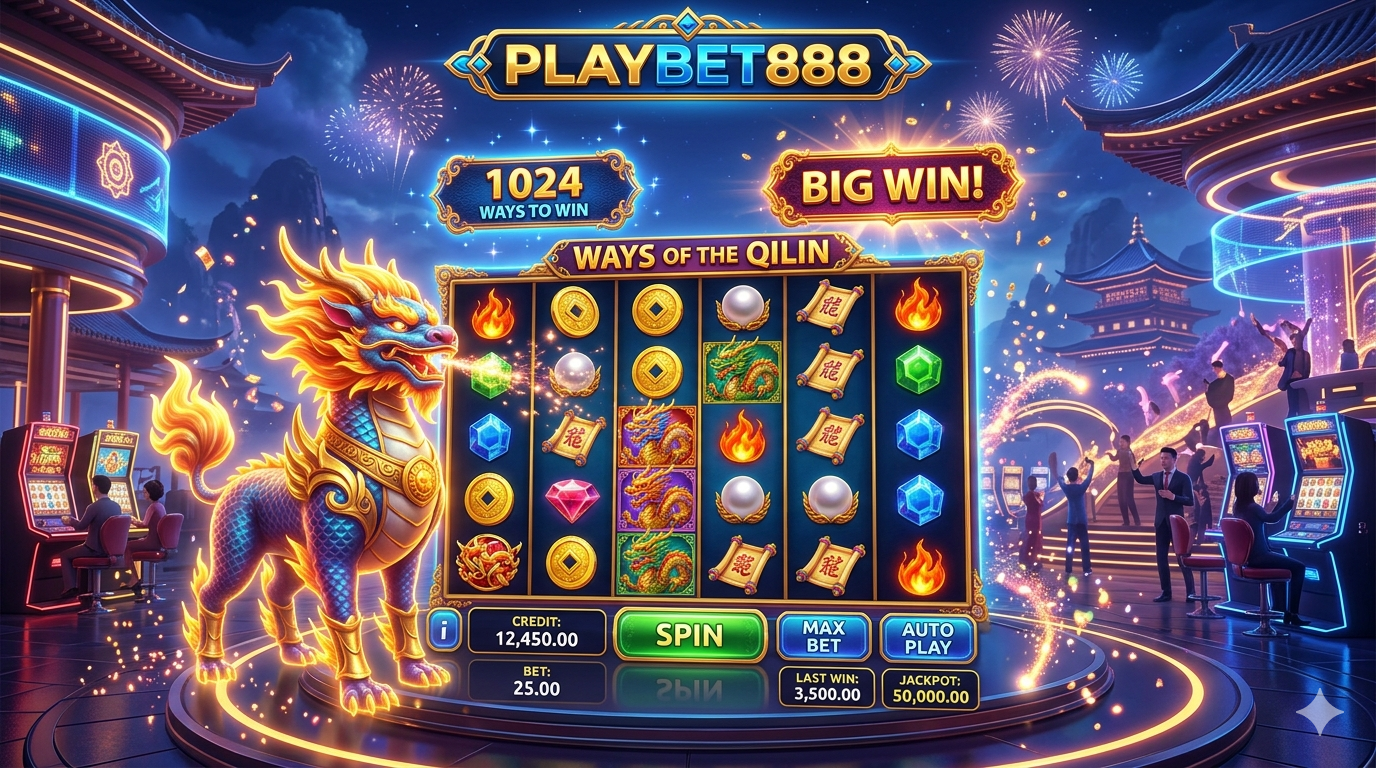Adjust the BET amount field
This screenshot has width=1376, height=768.
[x=536, y=680]
